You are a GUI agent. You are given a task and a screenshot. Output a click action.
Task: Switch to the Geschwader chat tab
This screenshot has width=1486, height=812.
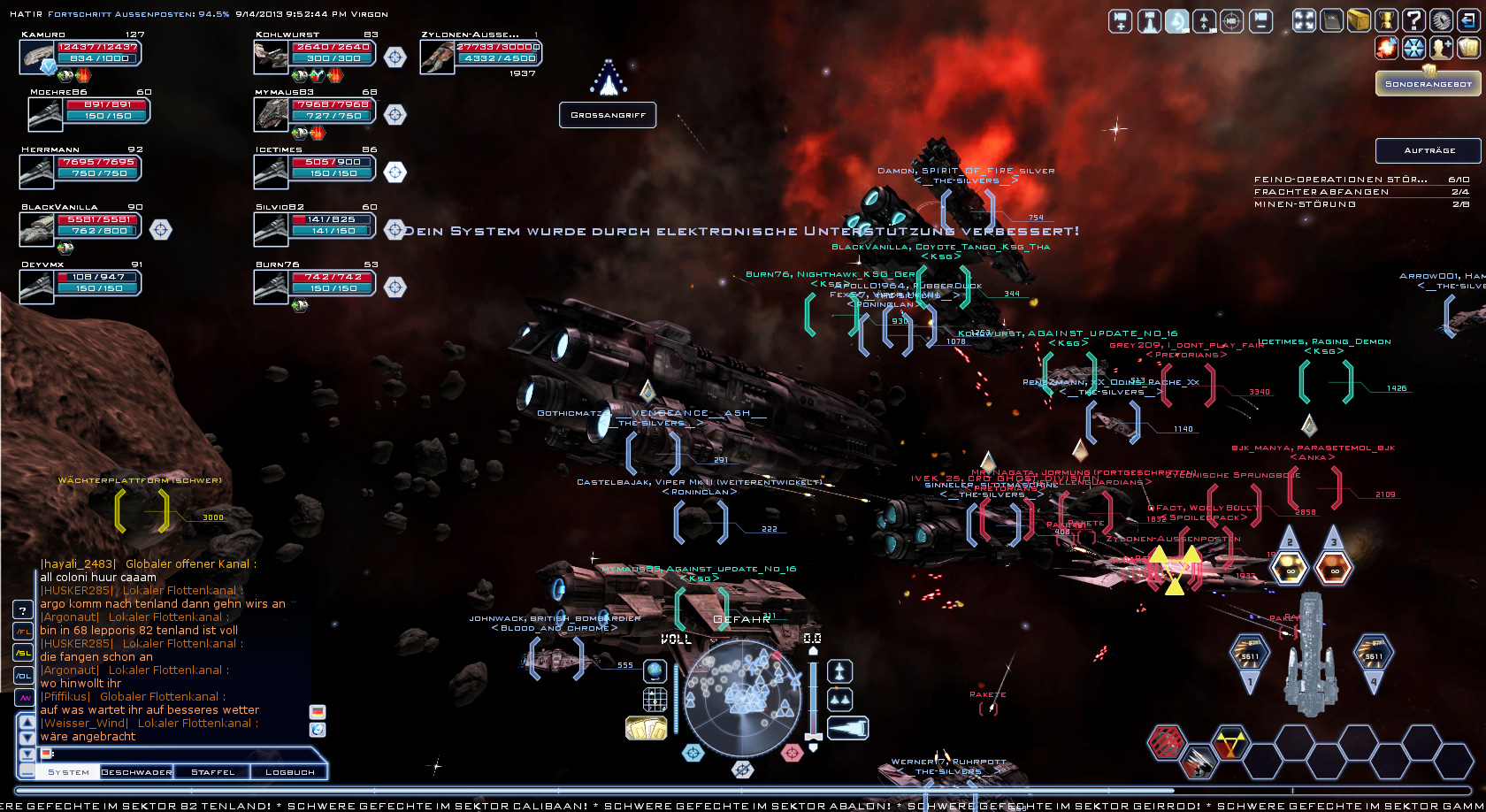[x=136, y=772]
